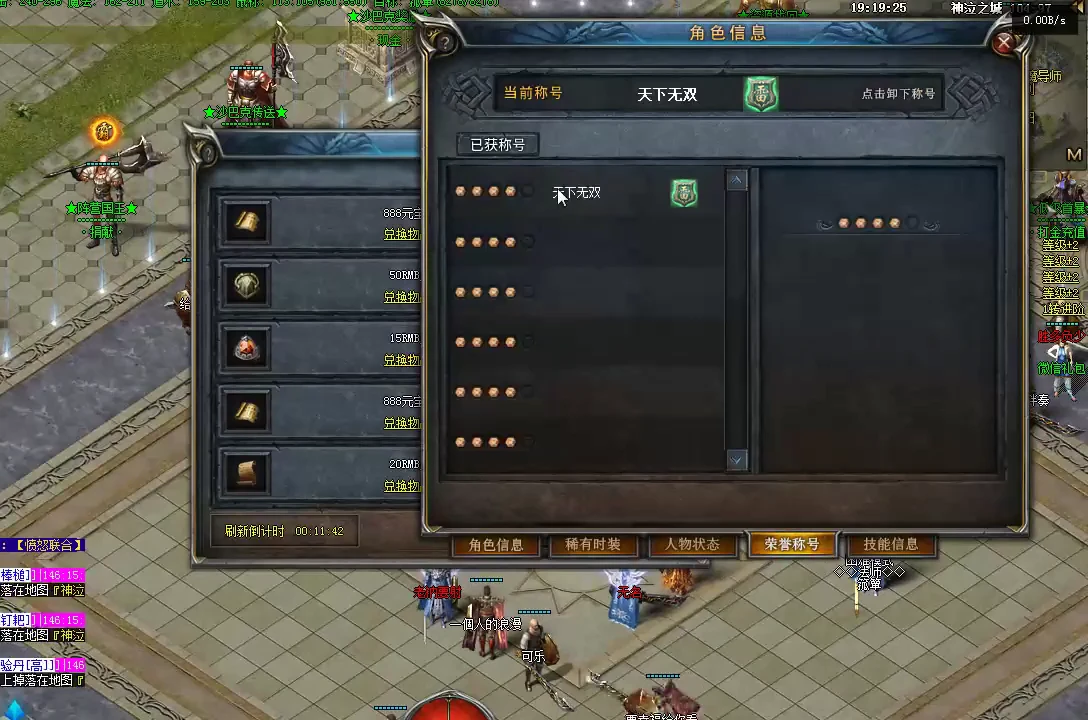Switch to the 人物状态 character status tab
1088x720 pixels.
(x=692, y=545)
